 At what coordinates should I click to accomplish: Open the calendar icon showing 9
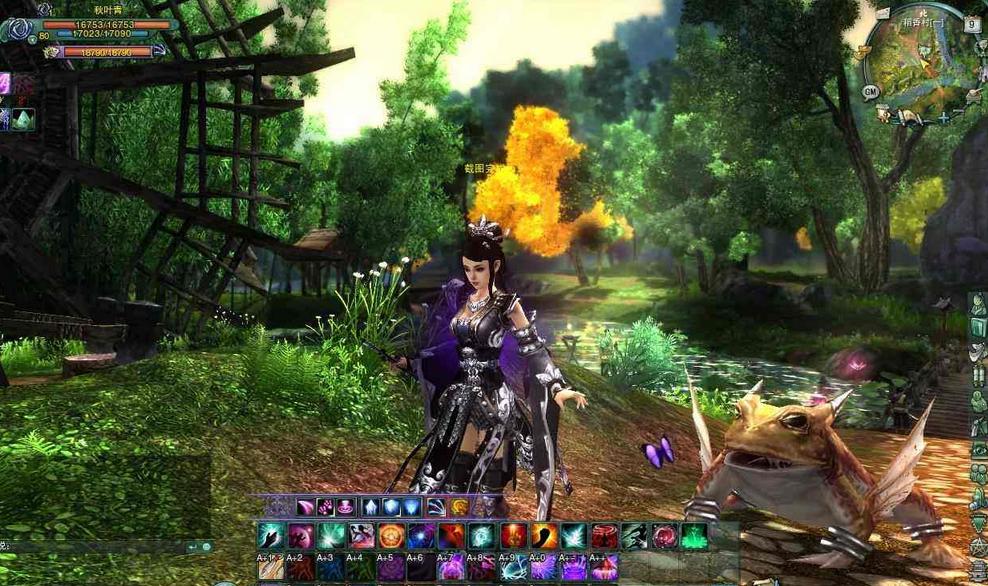pyautogui.click(x=972, y=25)
